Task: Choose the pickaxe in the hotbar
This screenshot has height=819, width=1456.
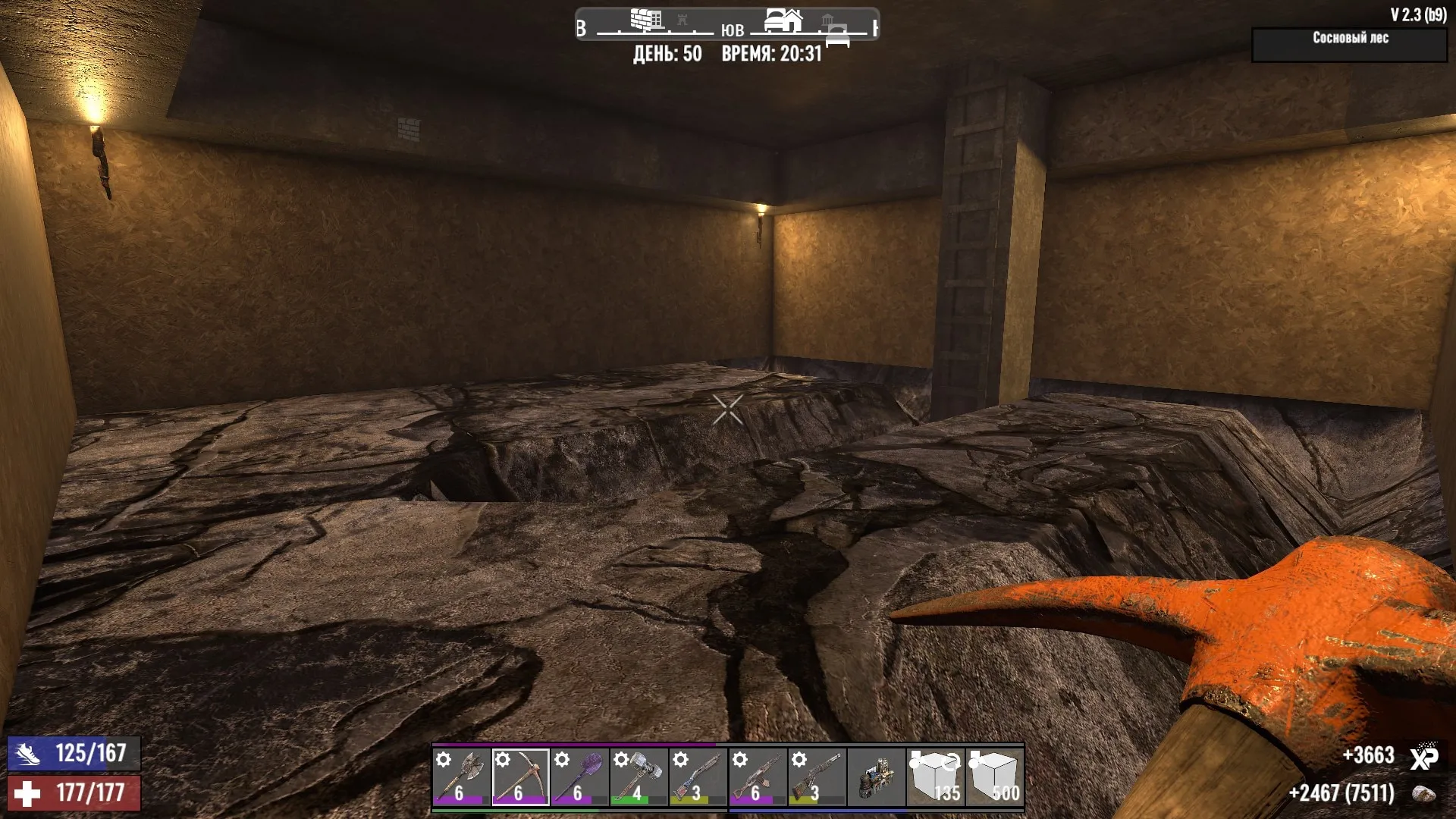Action: click(520, 777)
